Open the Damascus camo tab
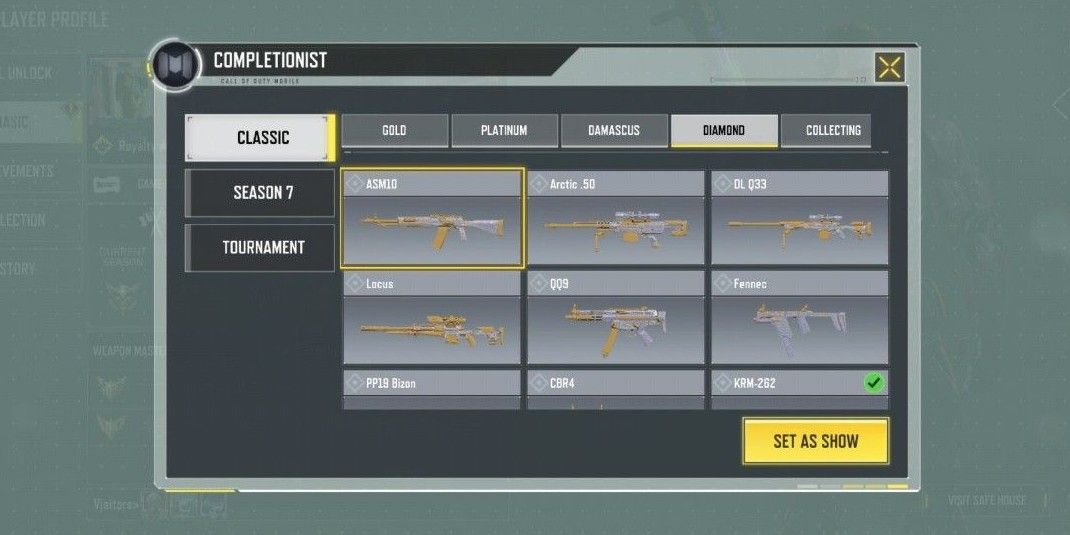 pyautogui.click(x=614, y=130)
